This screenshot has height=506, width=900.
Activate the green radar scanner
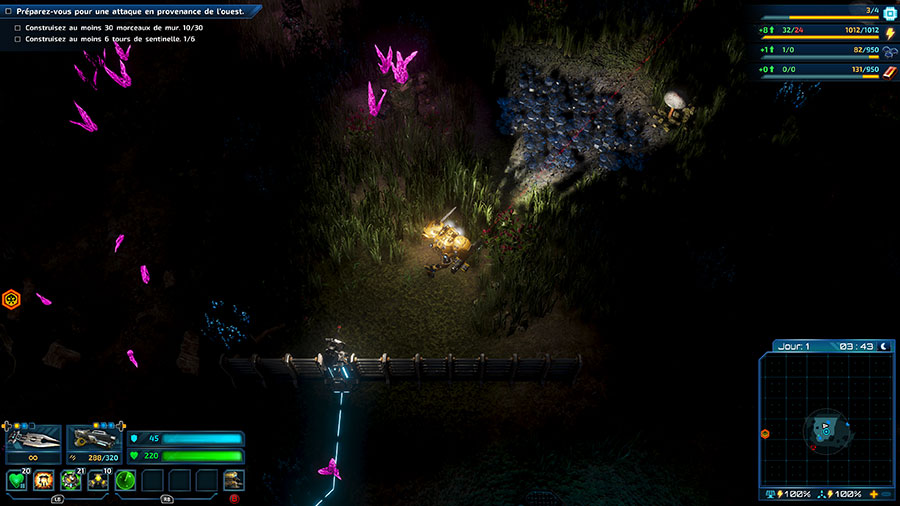coord(125,481)
